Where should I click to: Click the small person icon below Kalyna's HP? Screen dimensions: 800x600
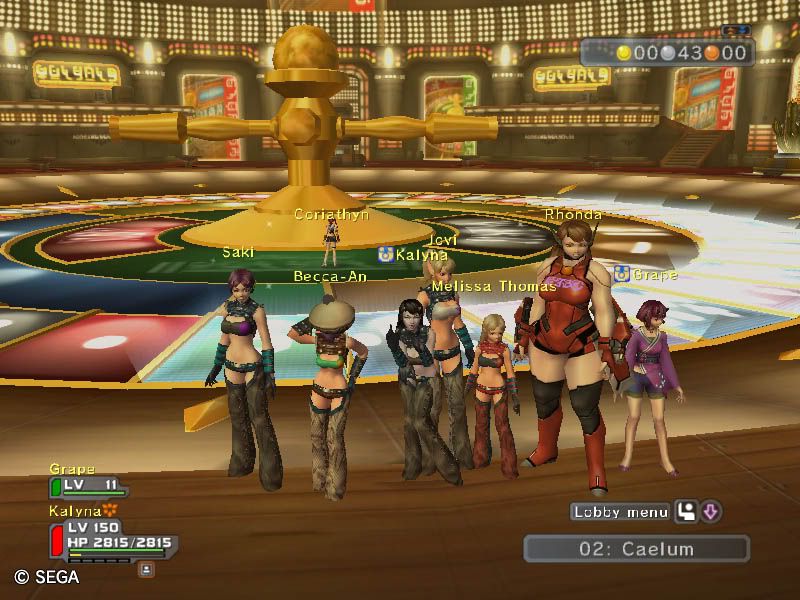146,569
